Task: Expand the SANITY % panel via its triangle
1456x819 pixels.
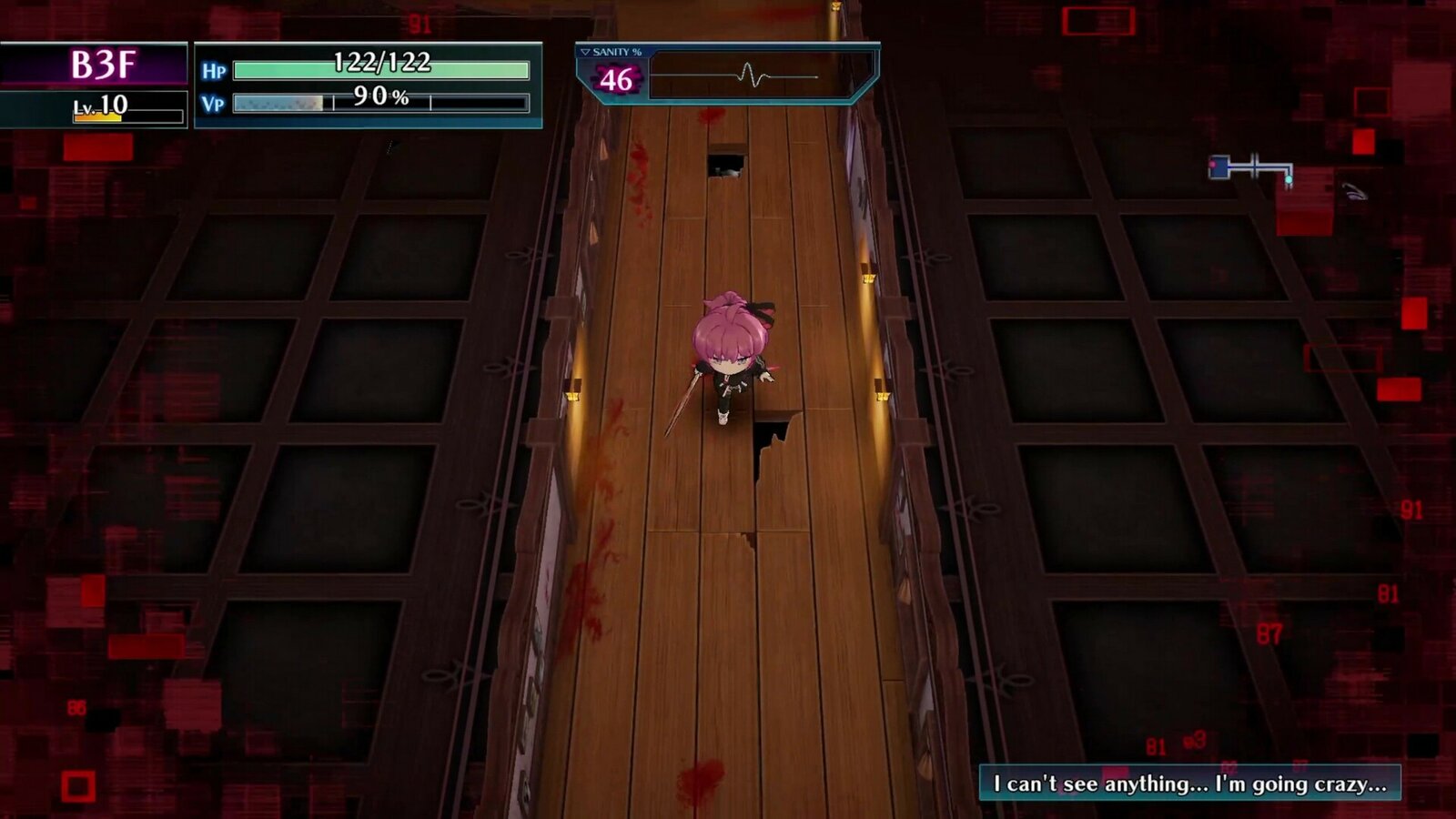Action: coord(586,53)
